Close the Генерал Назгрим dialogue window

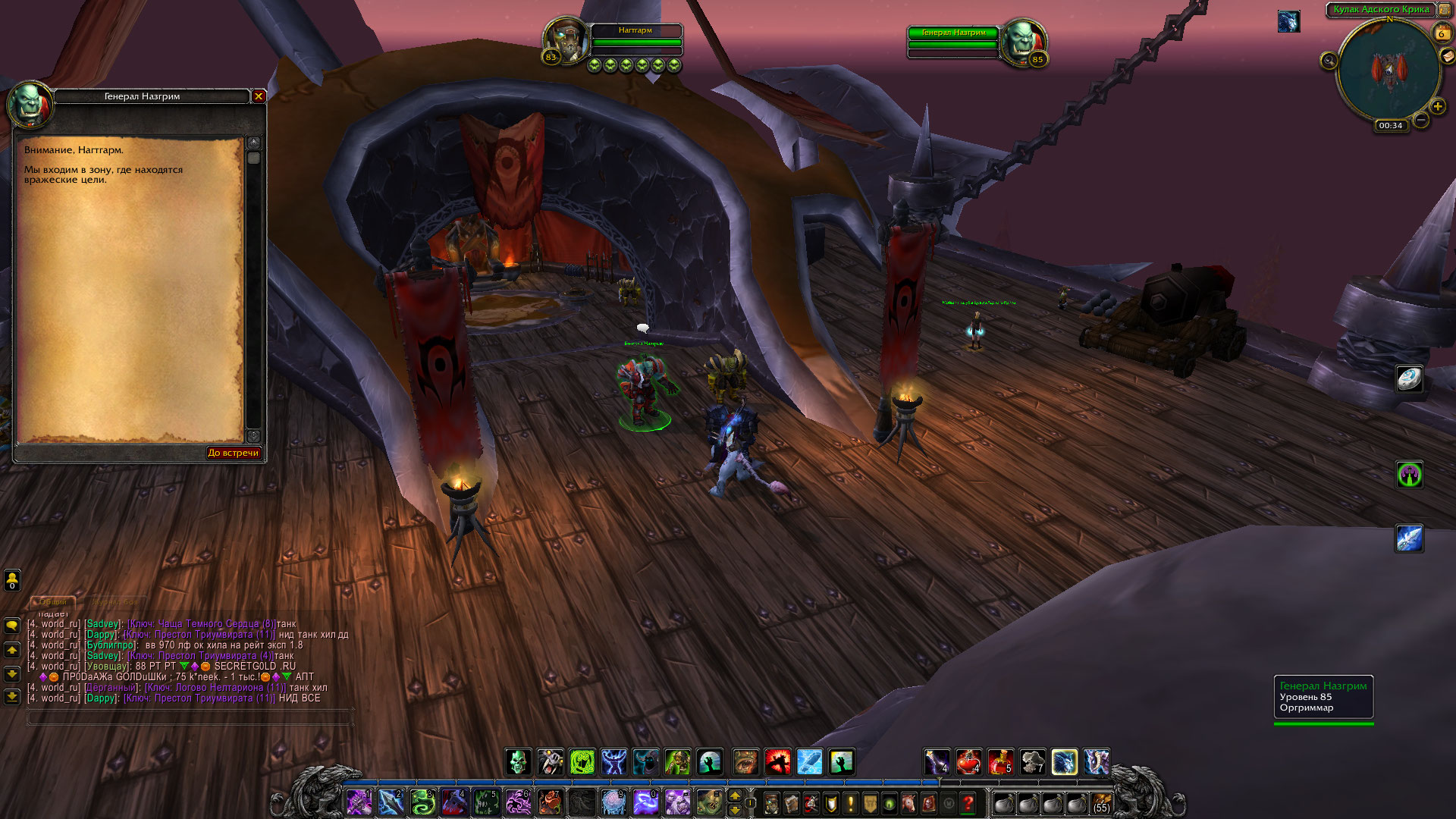259,96
